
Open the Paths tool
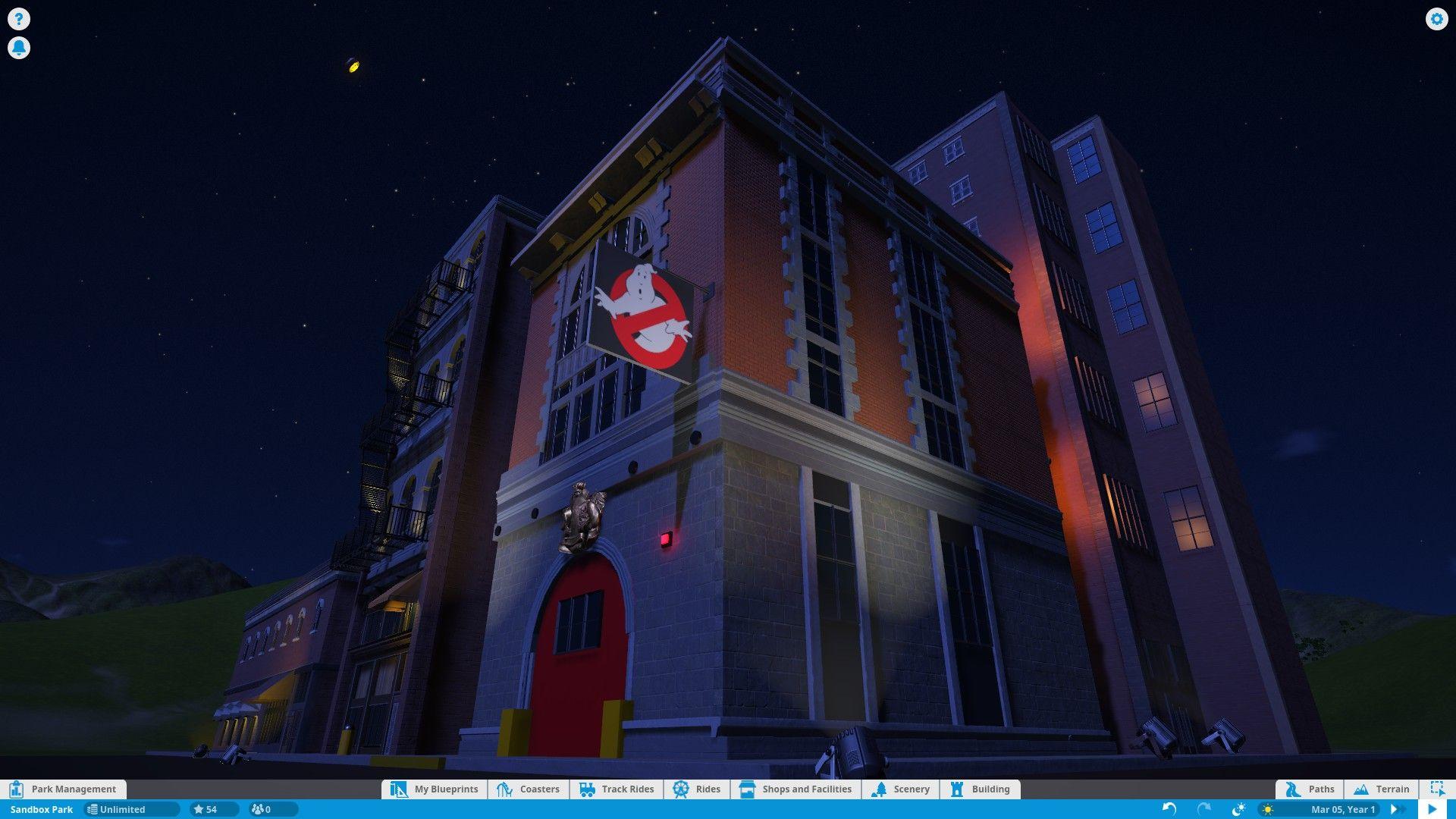(x=1310, y=789)
